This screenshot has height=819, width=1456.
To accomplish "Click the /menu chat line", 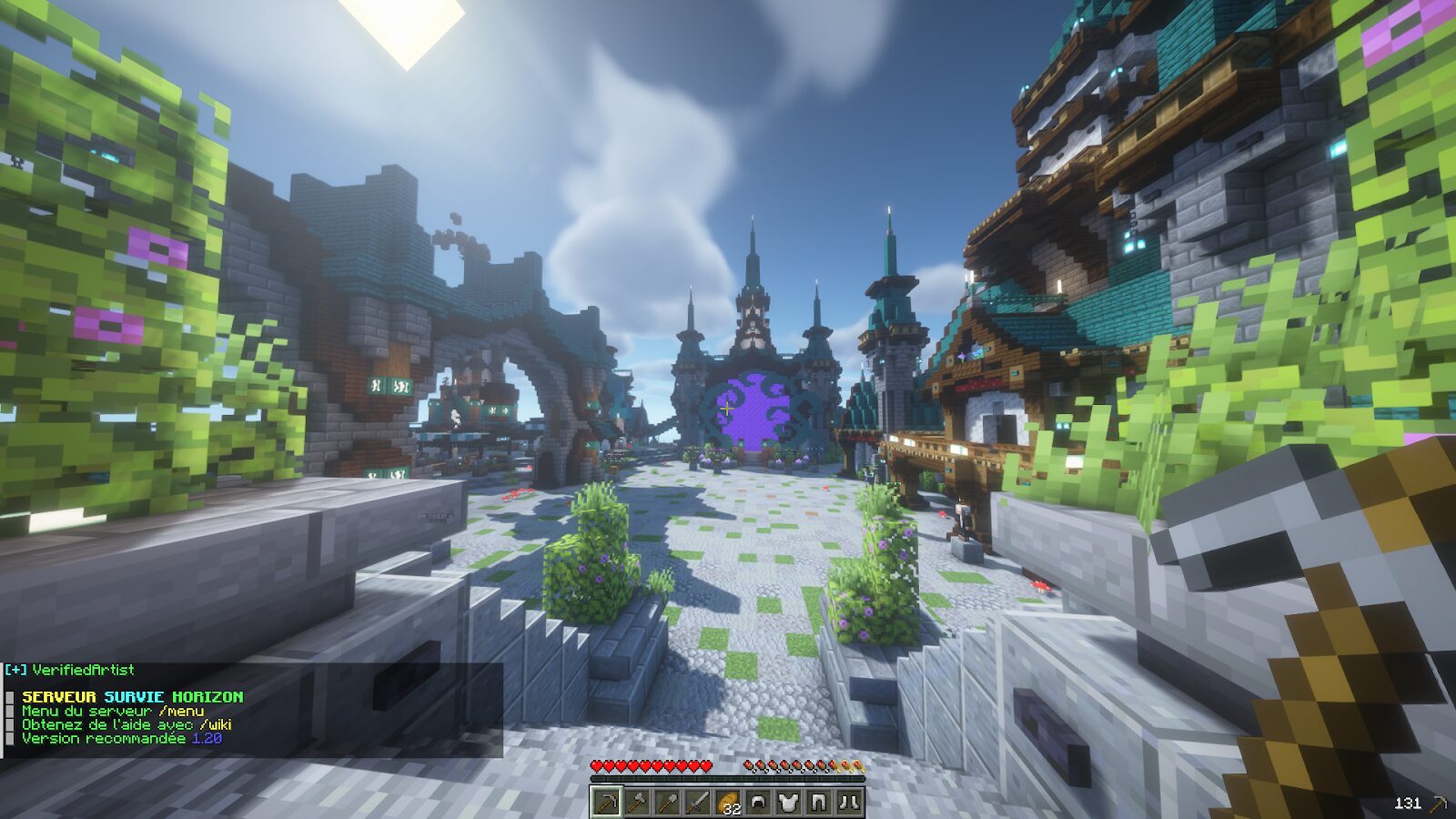I will [113, 711].
